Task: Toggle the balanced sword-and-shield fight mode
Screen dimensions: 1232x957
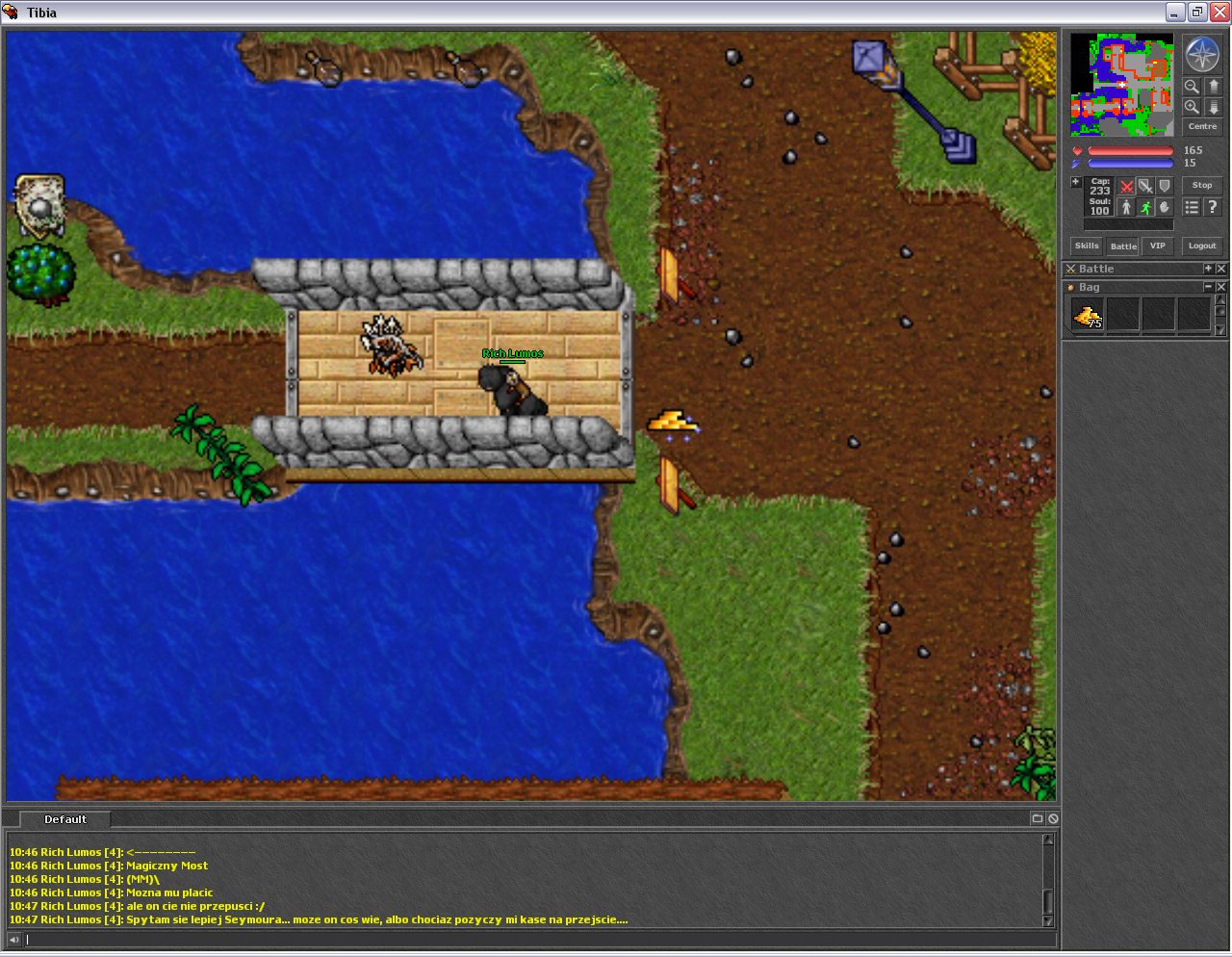Action: click(x=1145, y=185)
